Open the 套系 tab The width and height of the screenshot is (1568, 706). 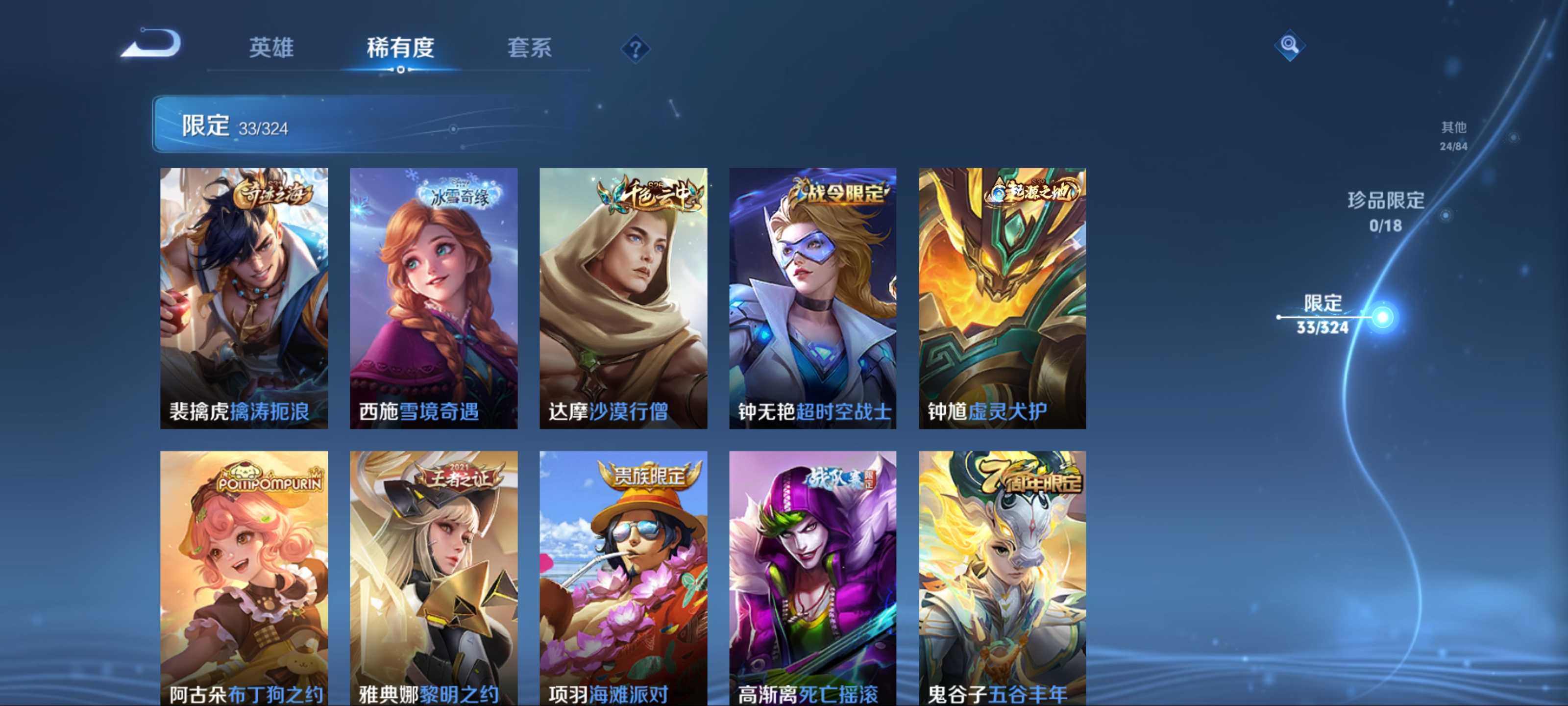[529, 48]
